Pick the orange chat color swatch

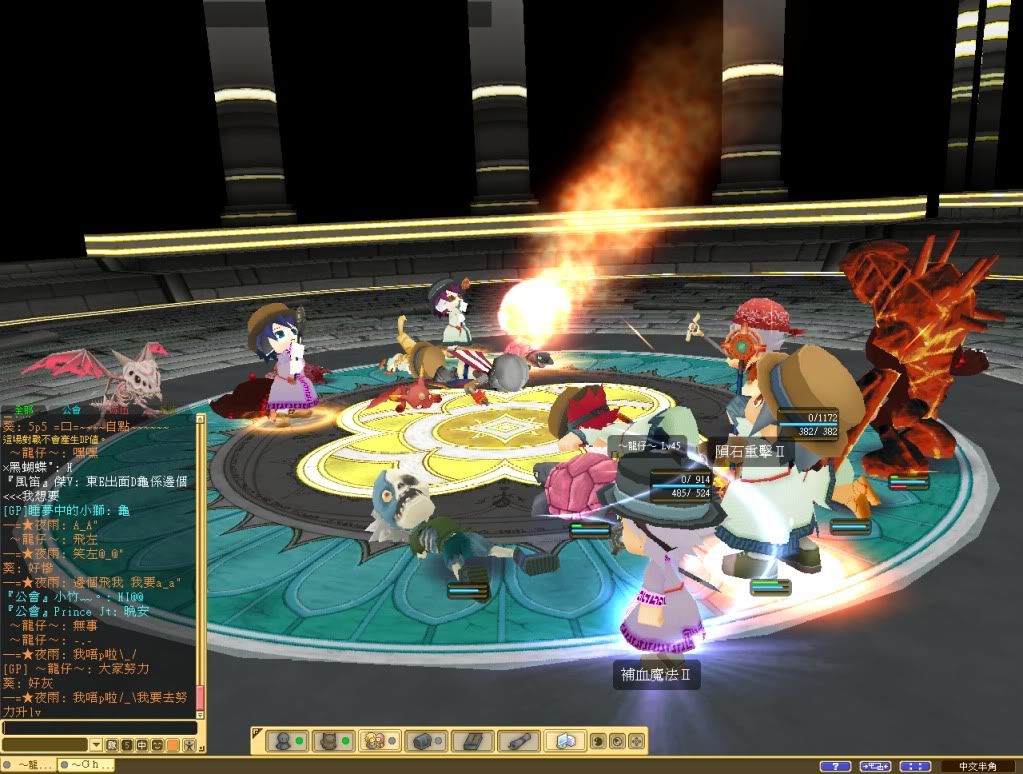[x=172, y=745]
